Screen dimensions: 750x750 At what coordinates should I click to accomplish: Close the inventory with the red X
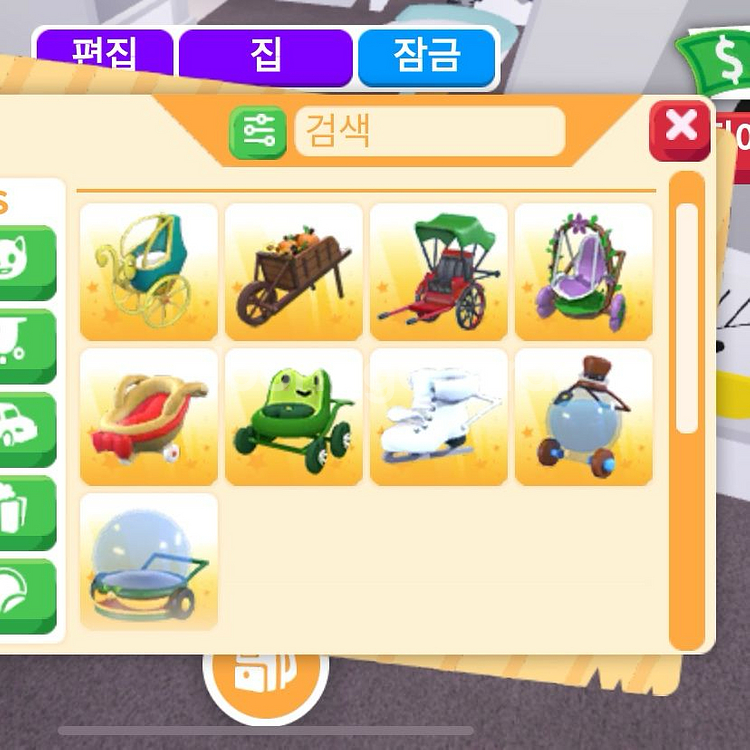[x=680, y=128]
